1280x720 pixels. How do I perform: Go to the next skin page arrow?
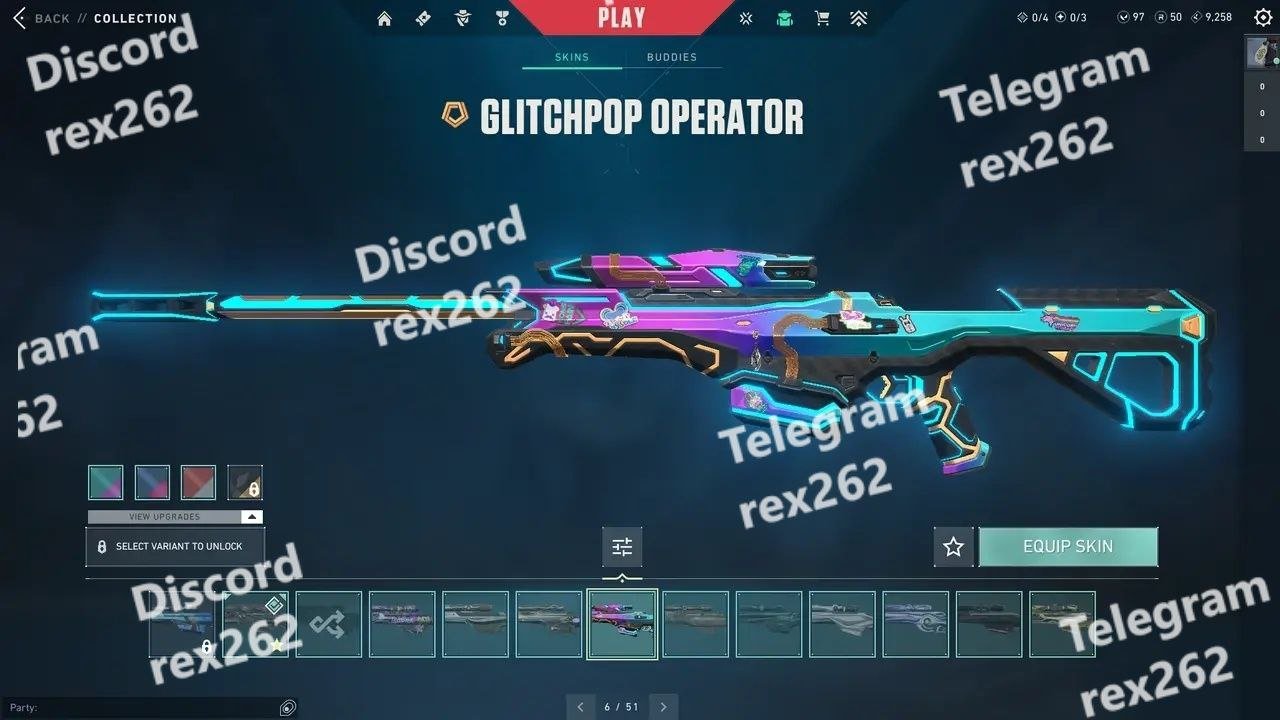pyautogui.click(x=663, y=707)
